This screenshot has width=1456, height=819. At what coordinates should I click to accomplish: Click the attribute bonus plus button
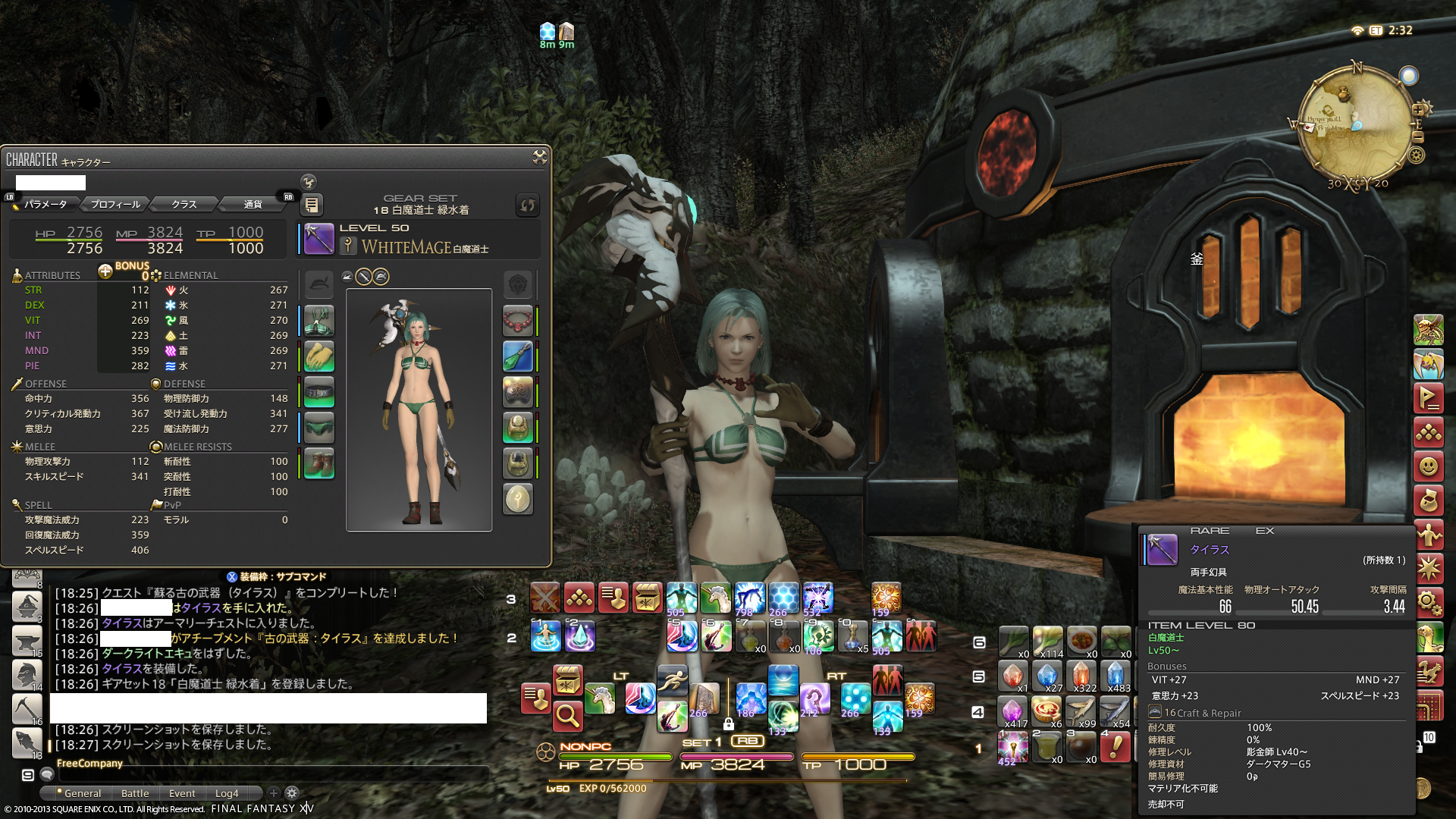[105, 271]
